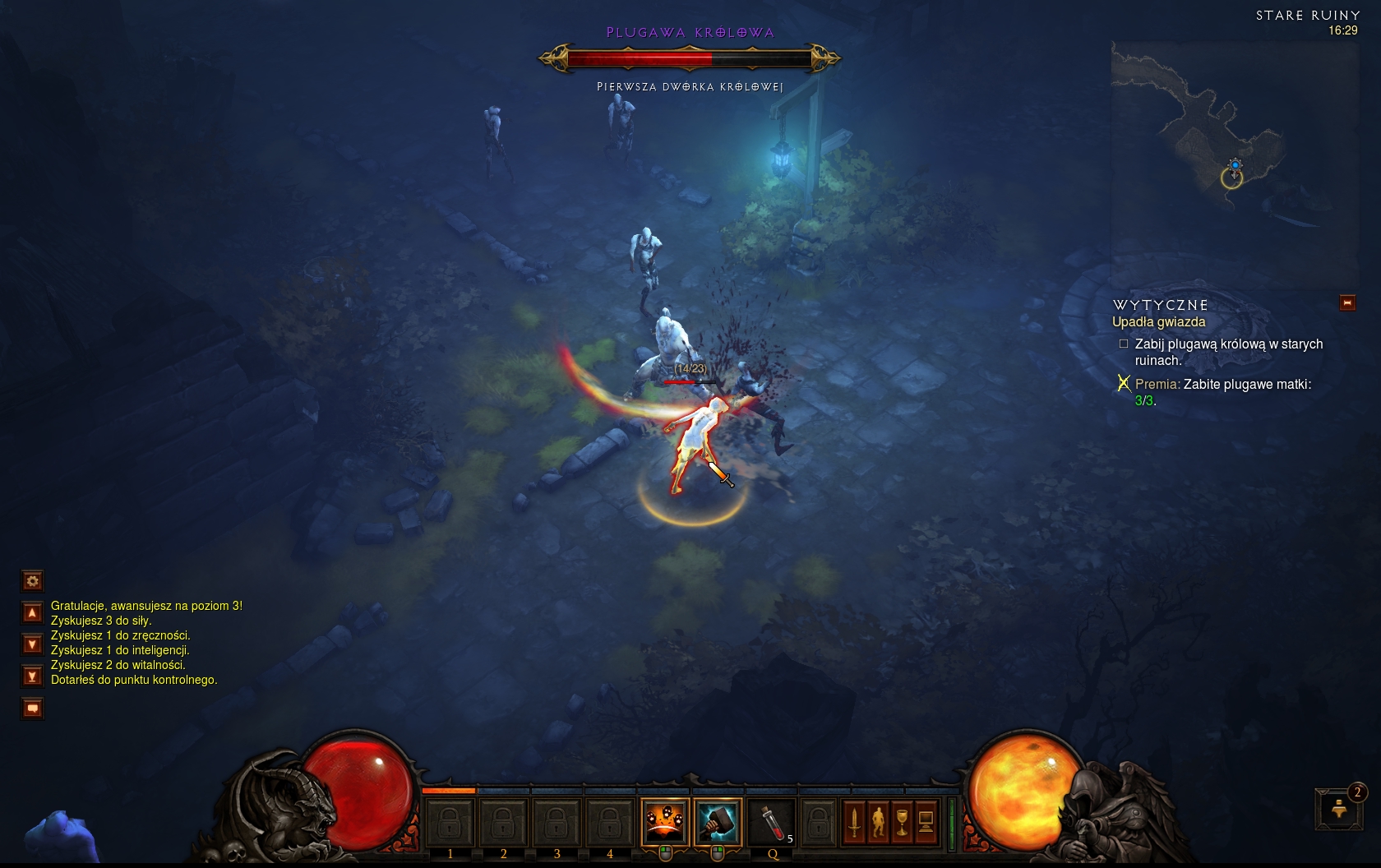Open chat settings gear button
The width and height of the screenshot is (1381, 868).
click(x=32, y=581)
